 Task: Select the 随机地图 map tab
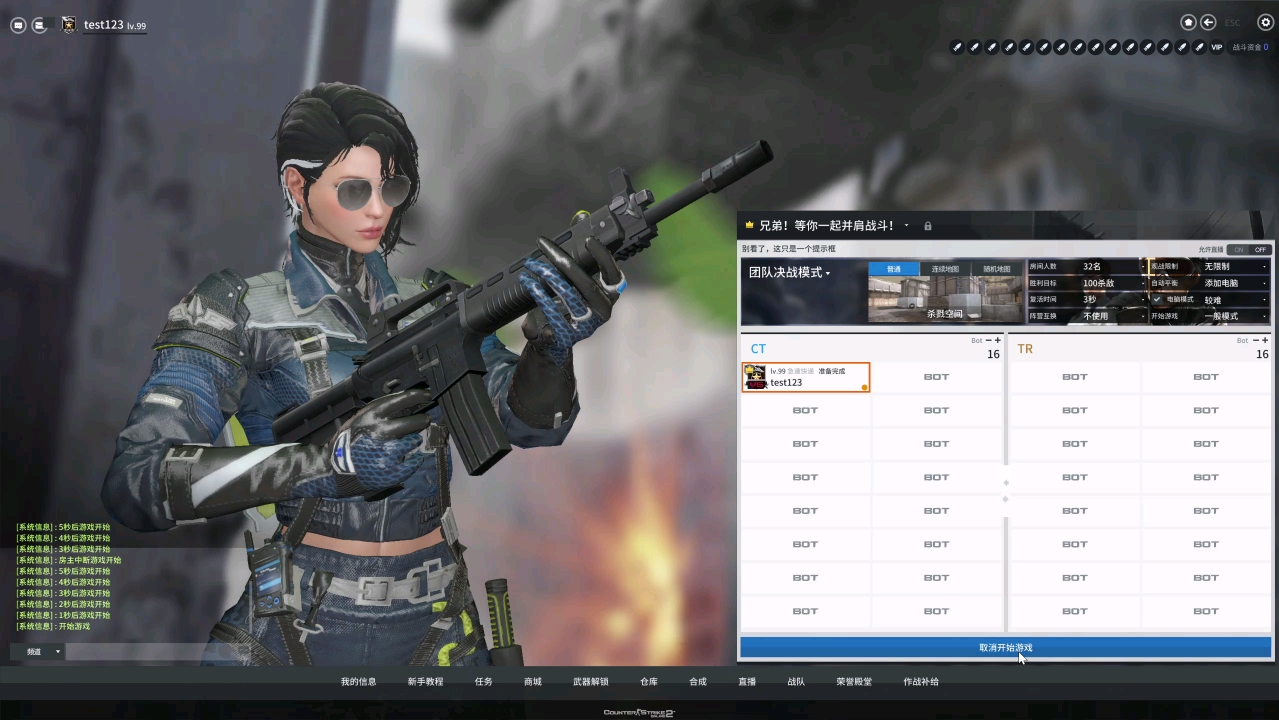tap(997, 269)
